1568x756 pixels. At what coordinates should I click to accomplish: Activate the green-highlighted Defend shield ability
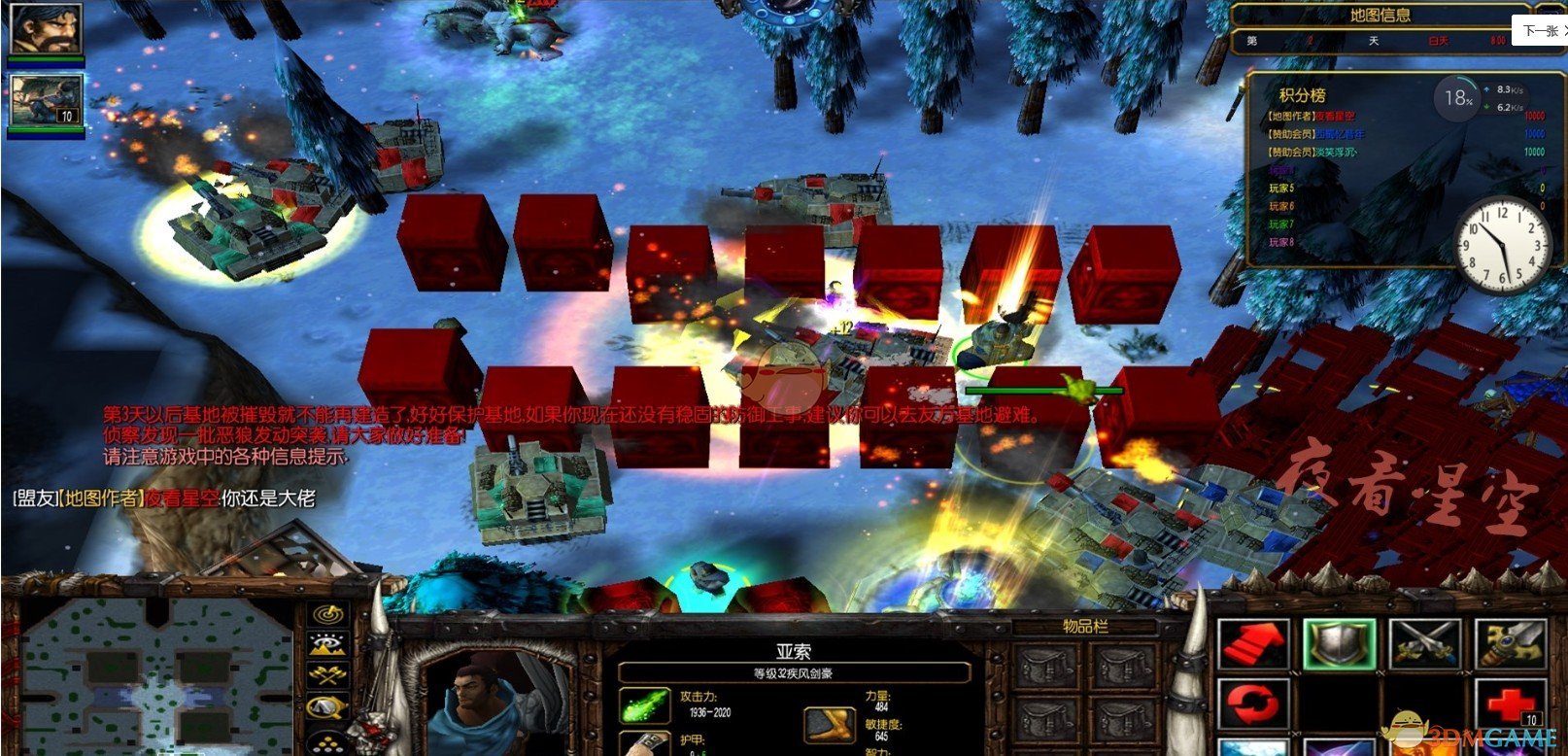(x=1338, y=644)
